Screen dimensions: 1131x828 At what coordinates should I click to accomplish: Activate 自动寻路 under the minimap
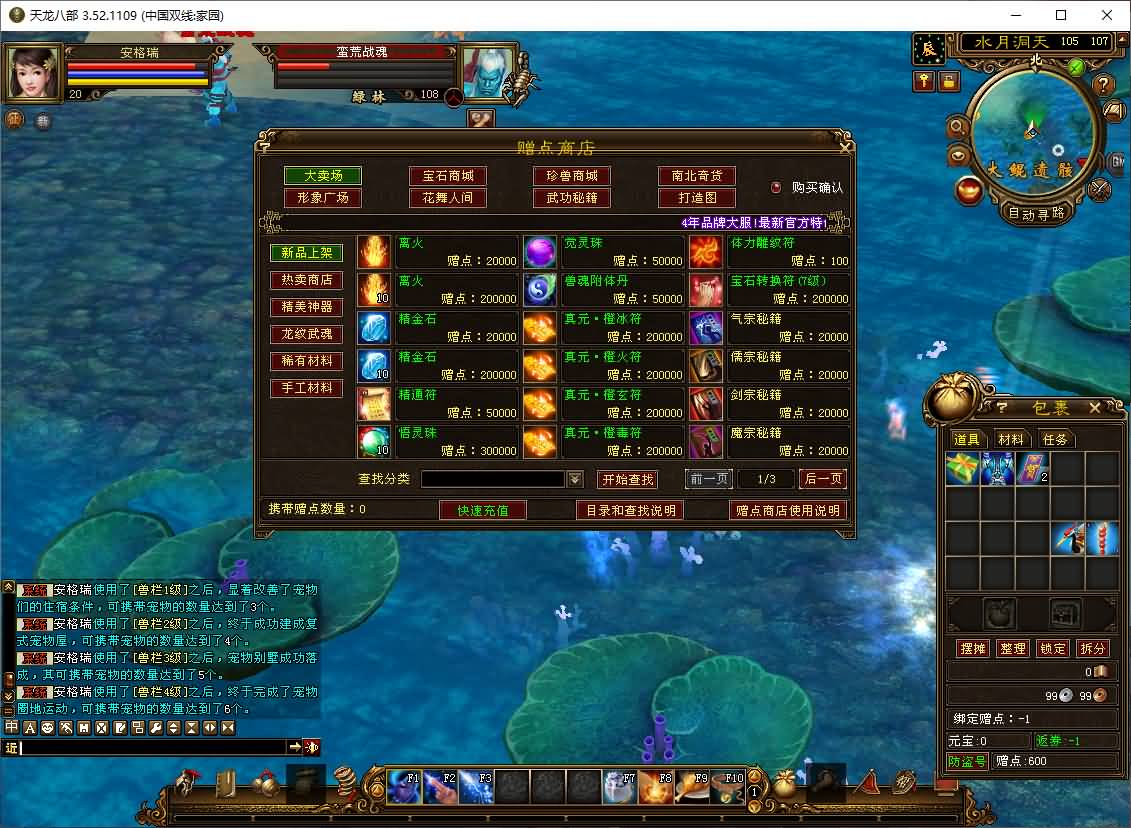(x=1035, y=213)
